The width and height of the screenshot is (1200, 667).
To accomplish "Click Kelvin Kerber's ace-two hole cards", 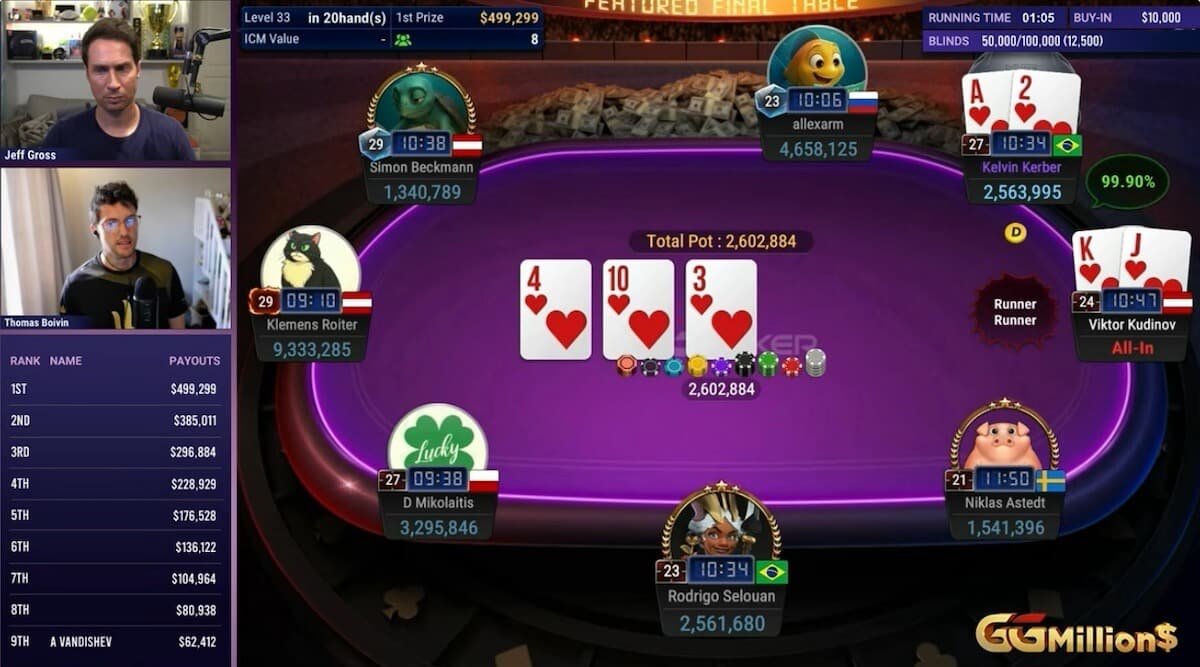I will point(1020,101).
